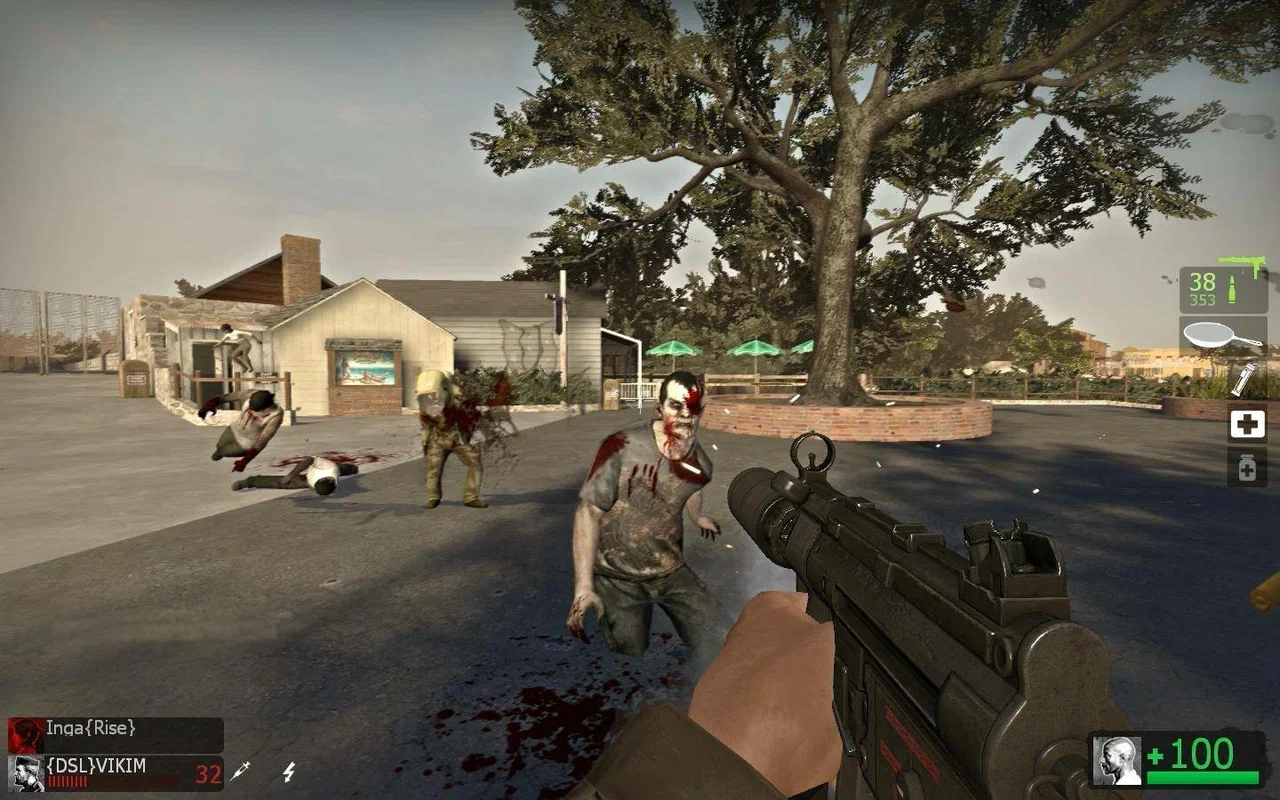Click your own survivor portrait

[1116, 761]
